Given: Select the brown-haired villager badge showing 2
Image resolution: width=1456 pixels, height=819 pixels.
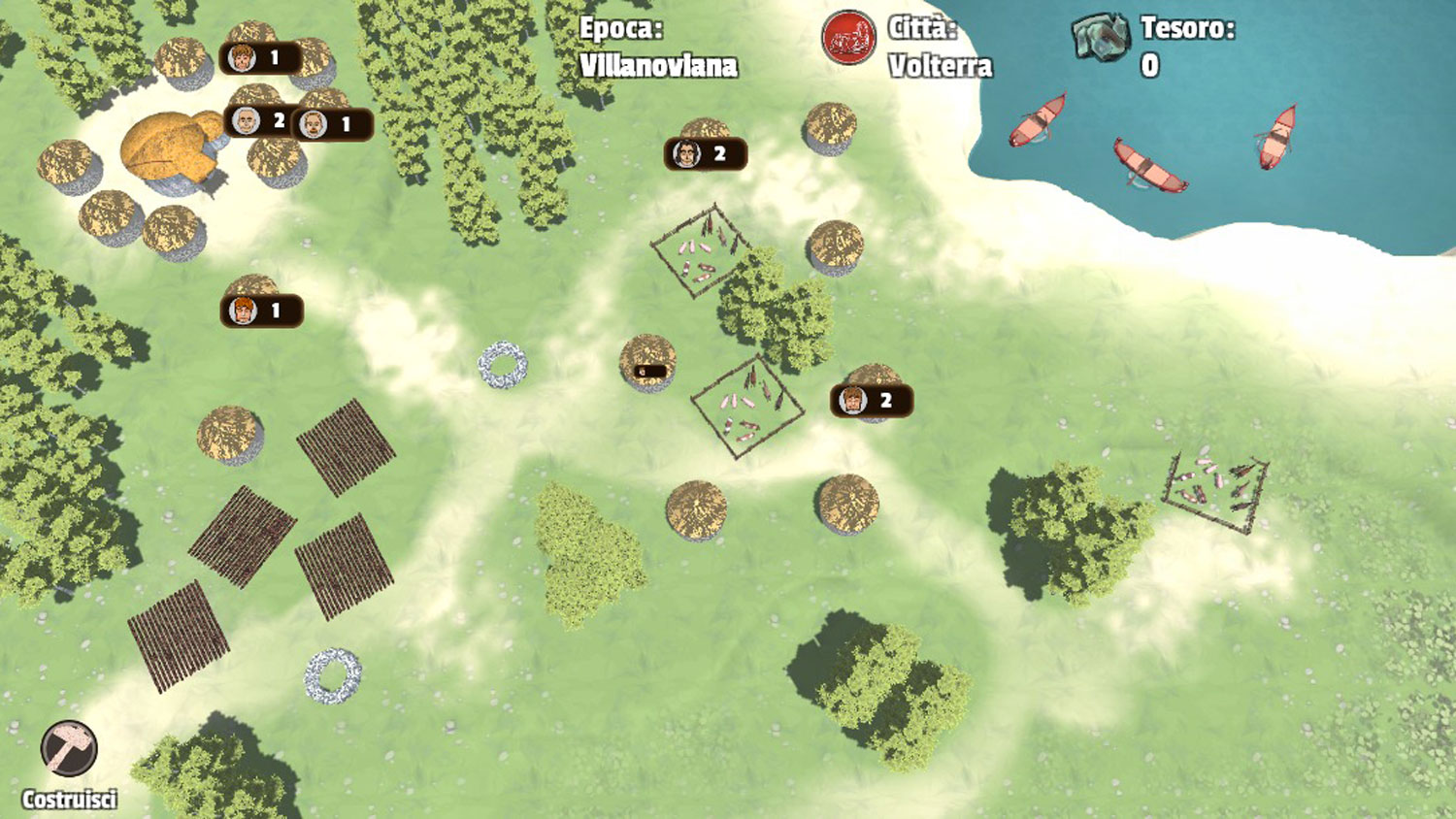Looking at the screenshot, I should coord(871,400).
